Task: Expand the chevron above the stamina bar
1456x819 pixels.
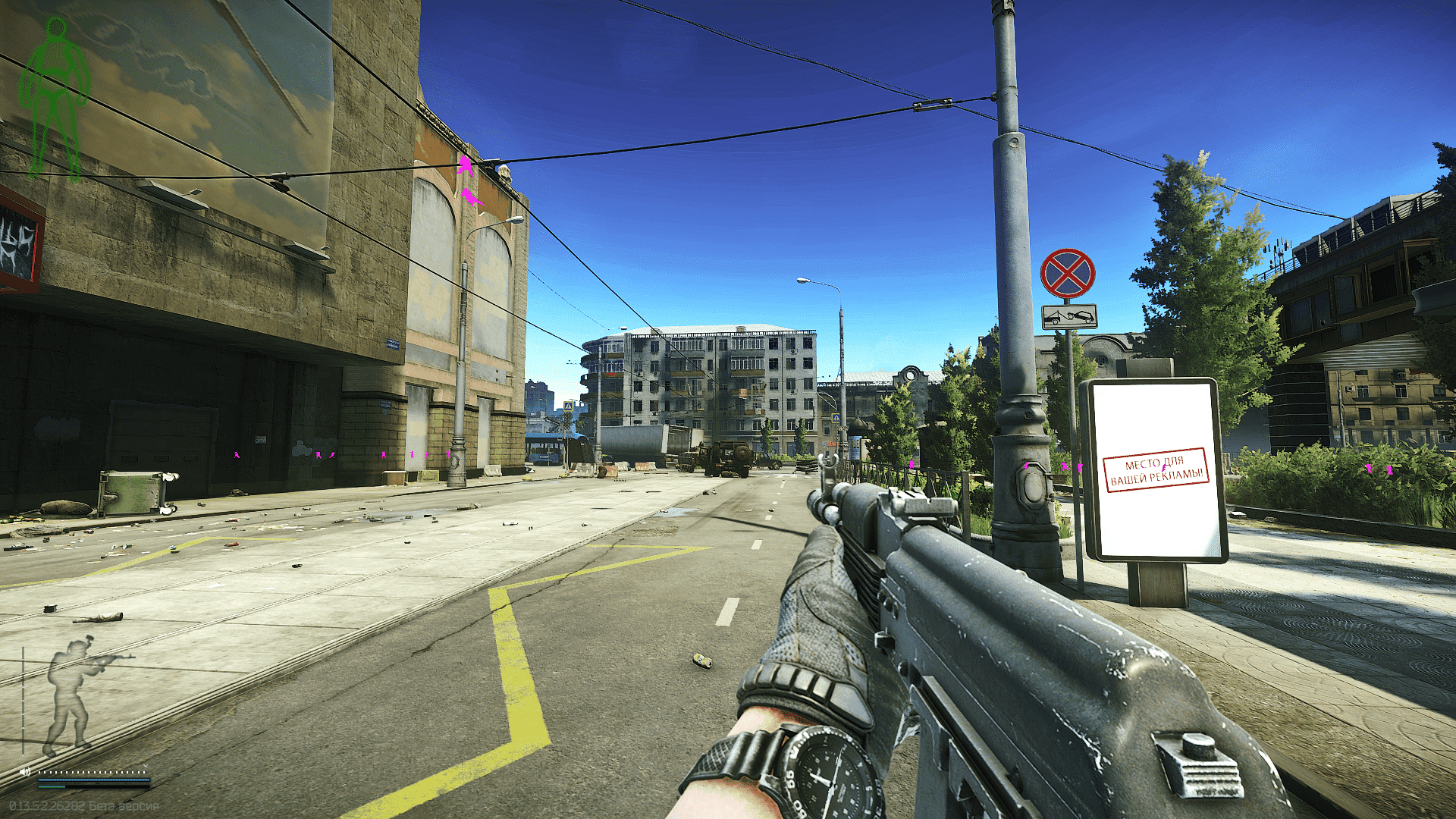Action: (x=146, y=766)
